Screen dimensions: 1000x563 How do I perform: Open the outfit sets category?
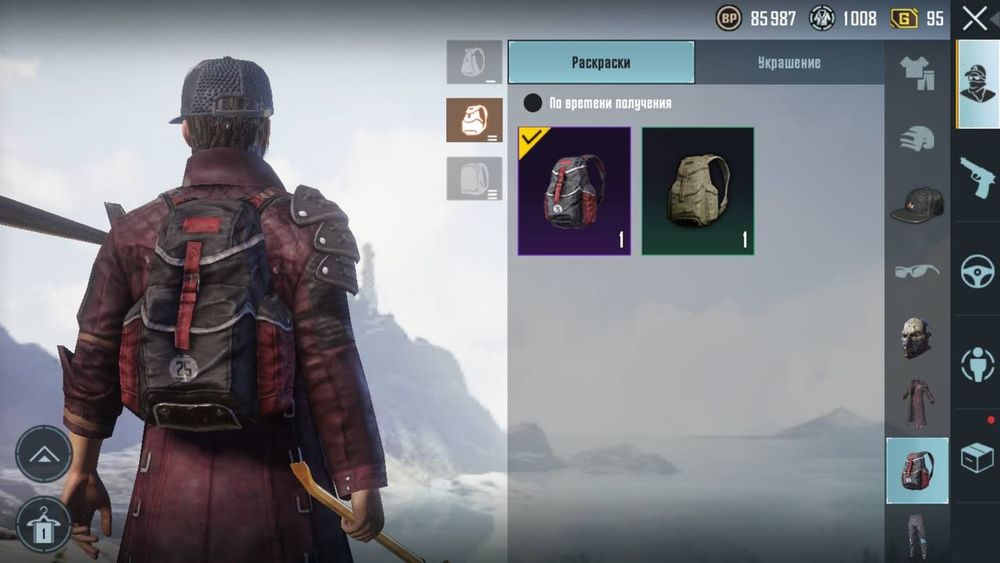click(x=917, y=73)
